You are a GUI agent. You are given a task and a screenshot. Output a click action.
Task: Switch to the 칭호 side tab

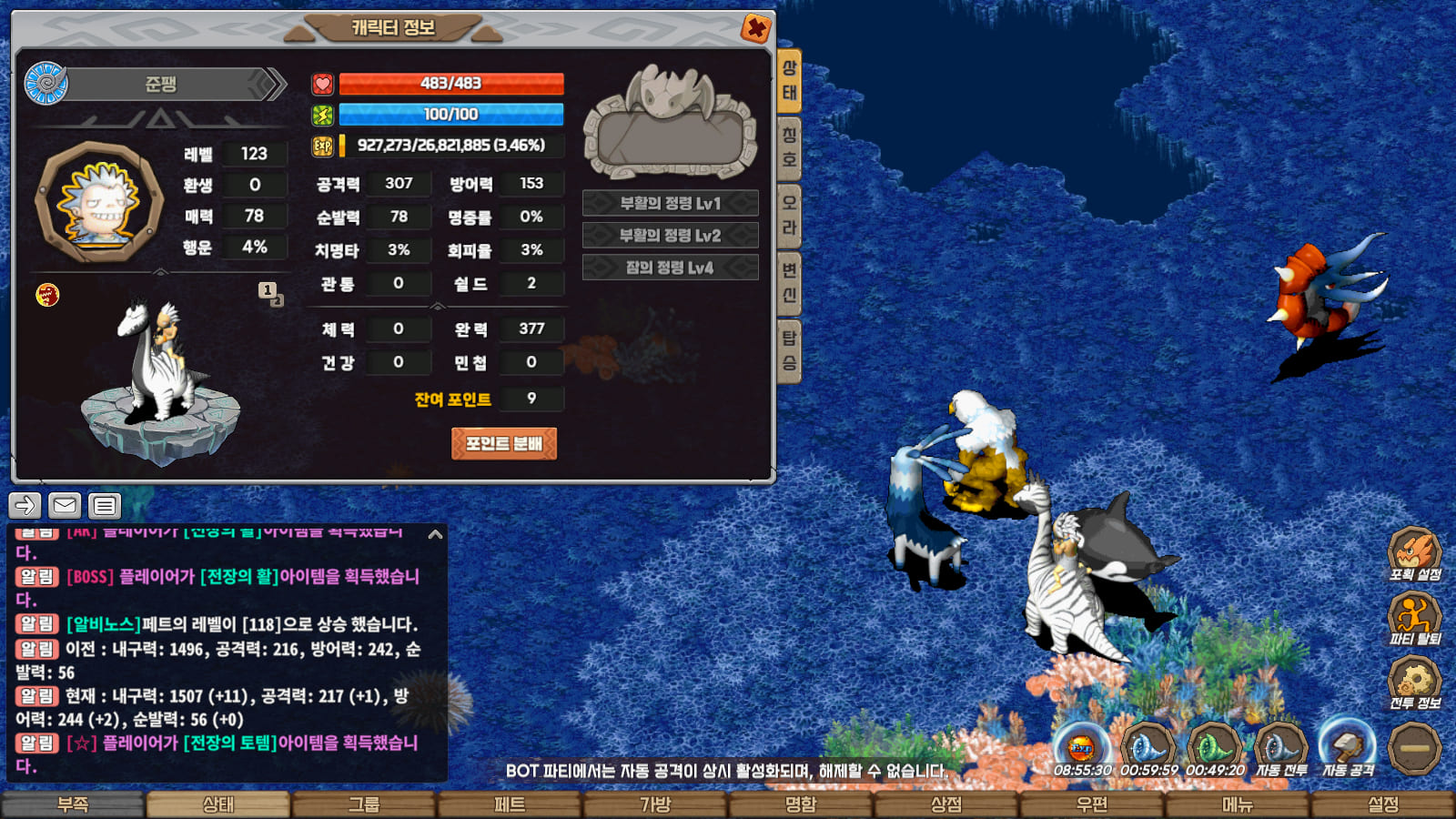pyautogui.click(x=789, y=148)
